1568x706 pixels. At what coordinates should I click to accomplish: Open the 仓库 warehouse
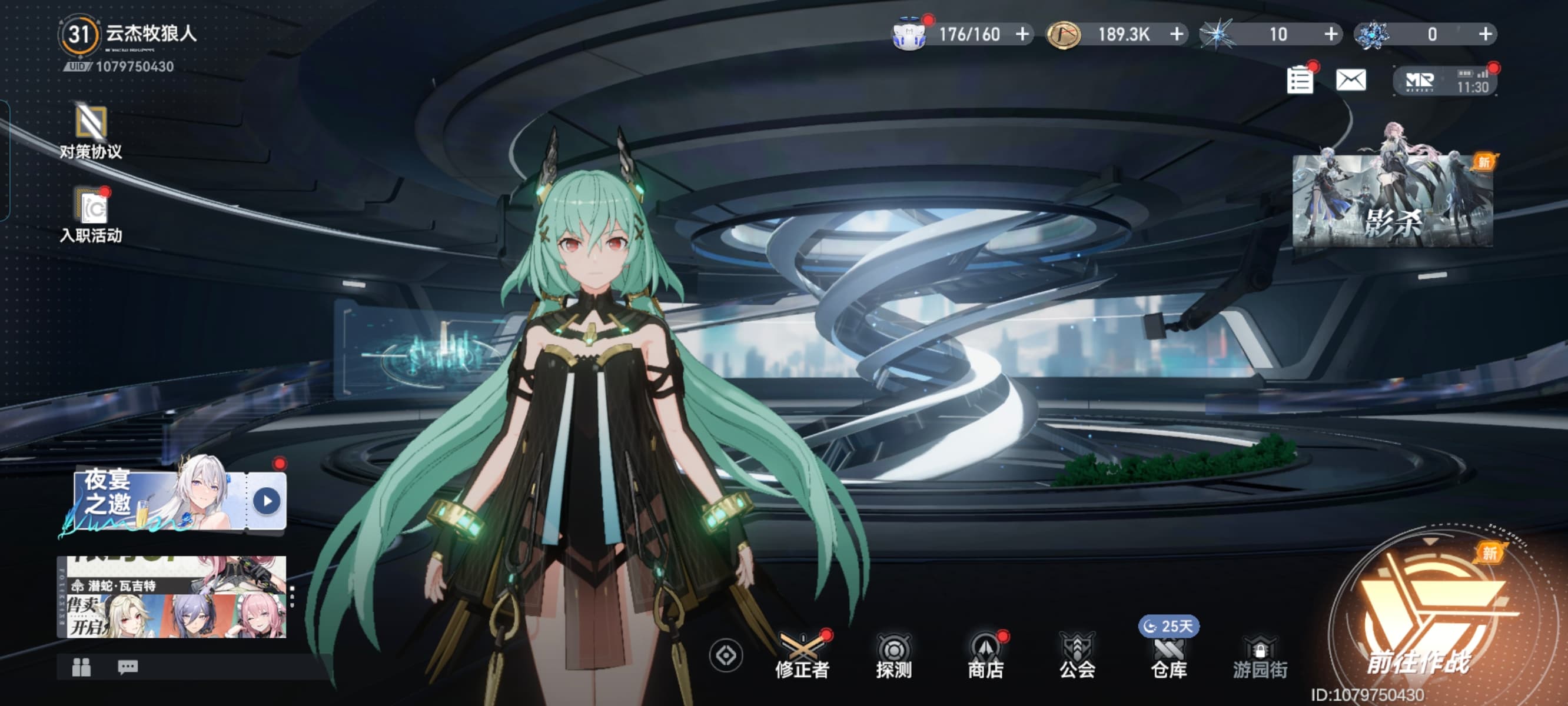[x=1169, y=657]
